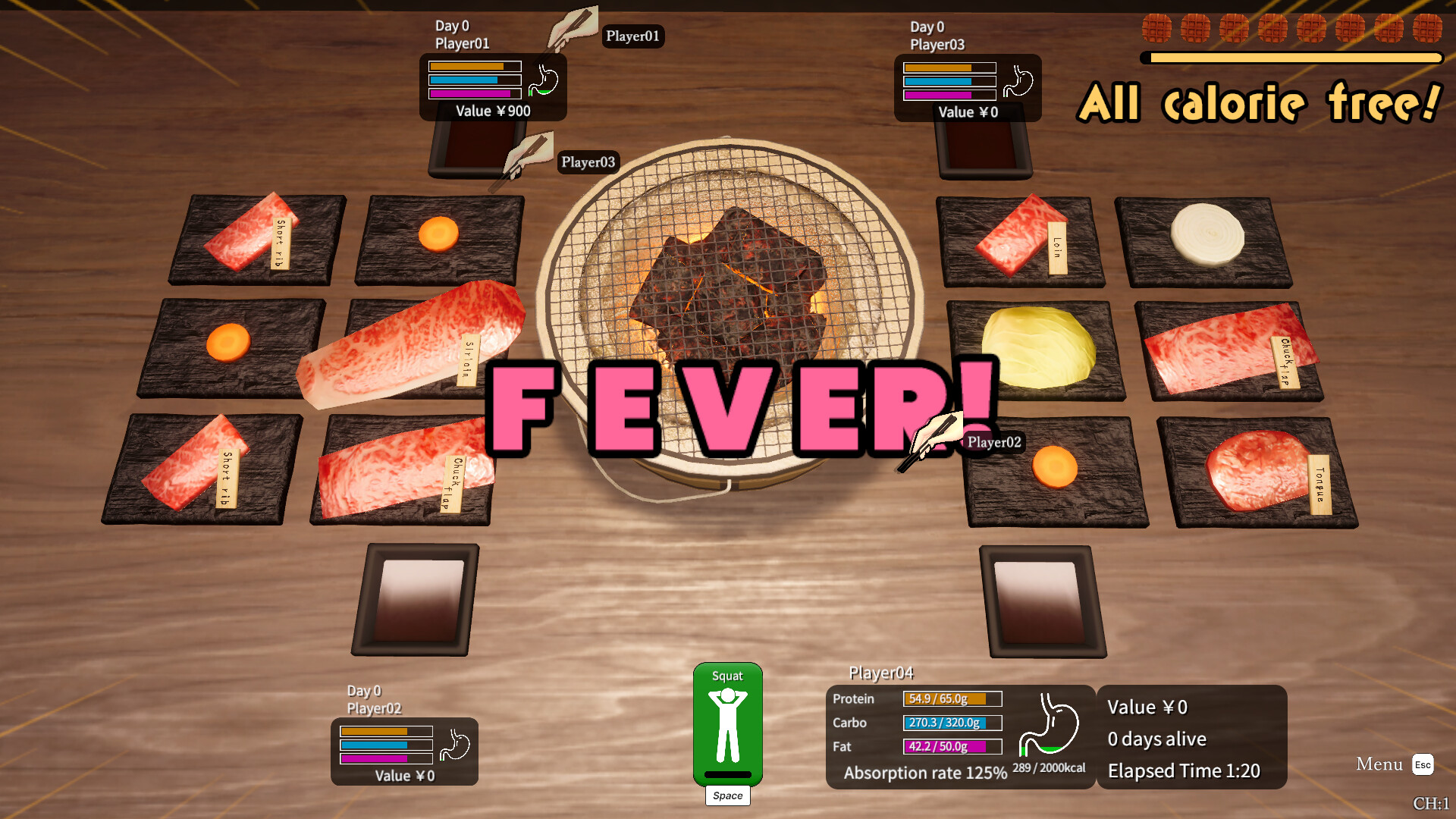
Task: Click the first meat icon in the fever gauge
Action: pos(1155,29)
